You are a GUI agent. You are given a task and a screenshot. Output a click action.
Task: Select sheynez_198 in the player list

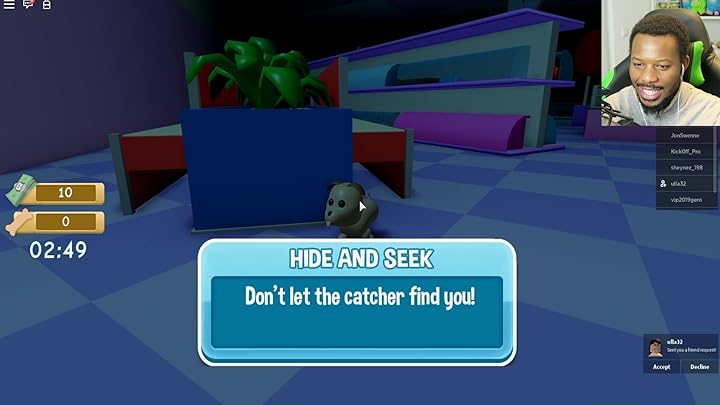[x=686, y=167]
